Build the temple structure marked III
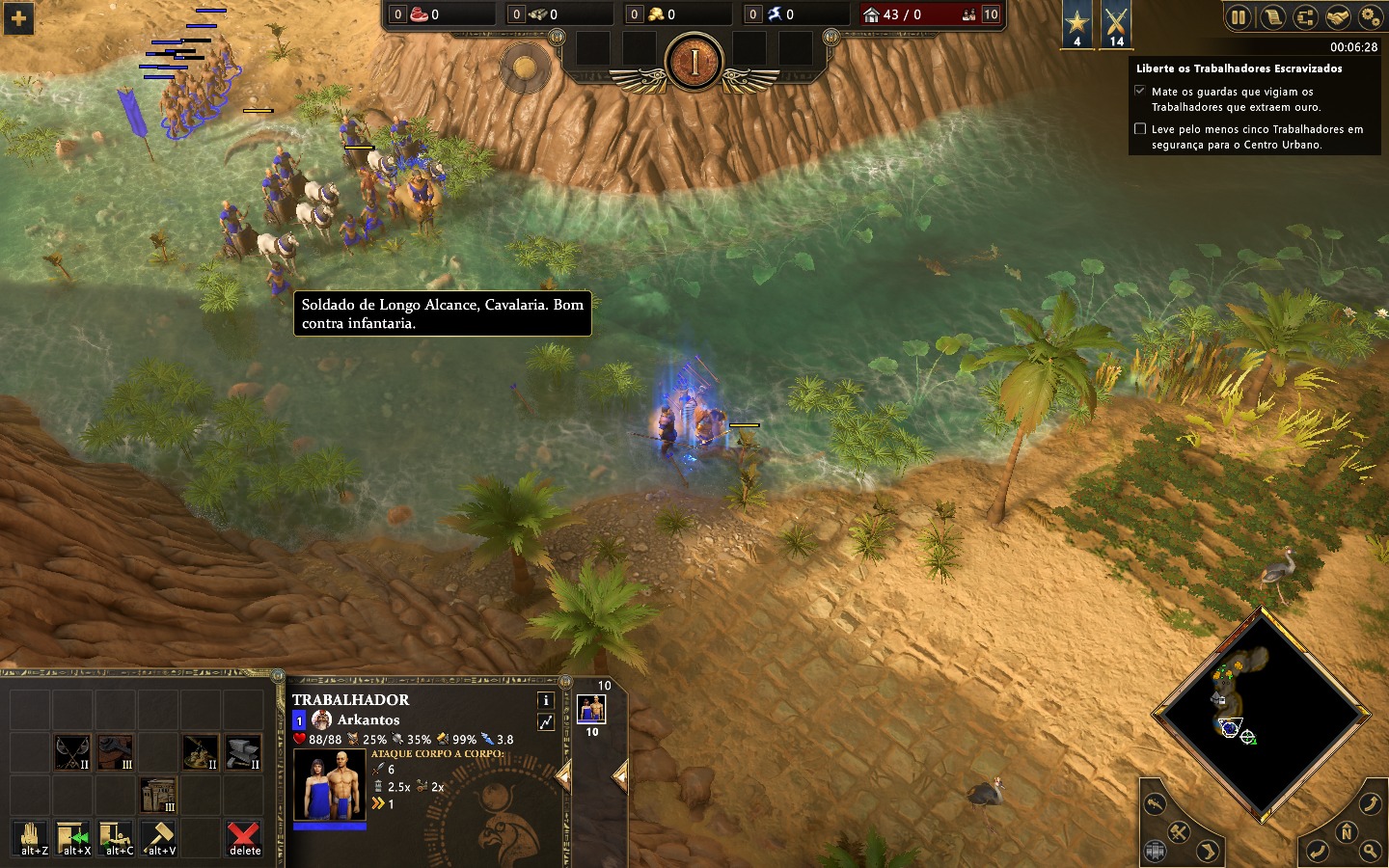1389x868 pixels. coord(158,796)
